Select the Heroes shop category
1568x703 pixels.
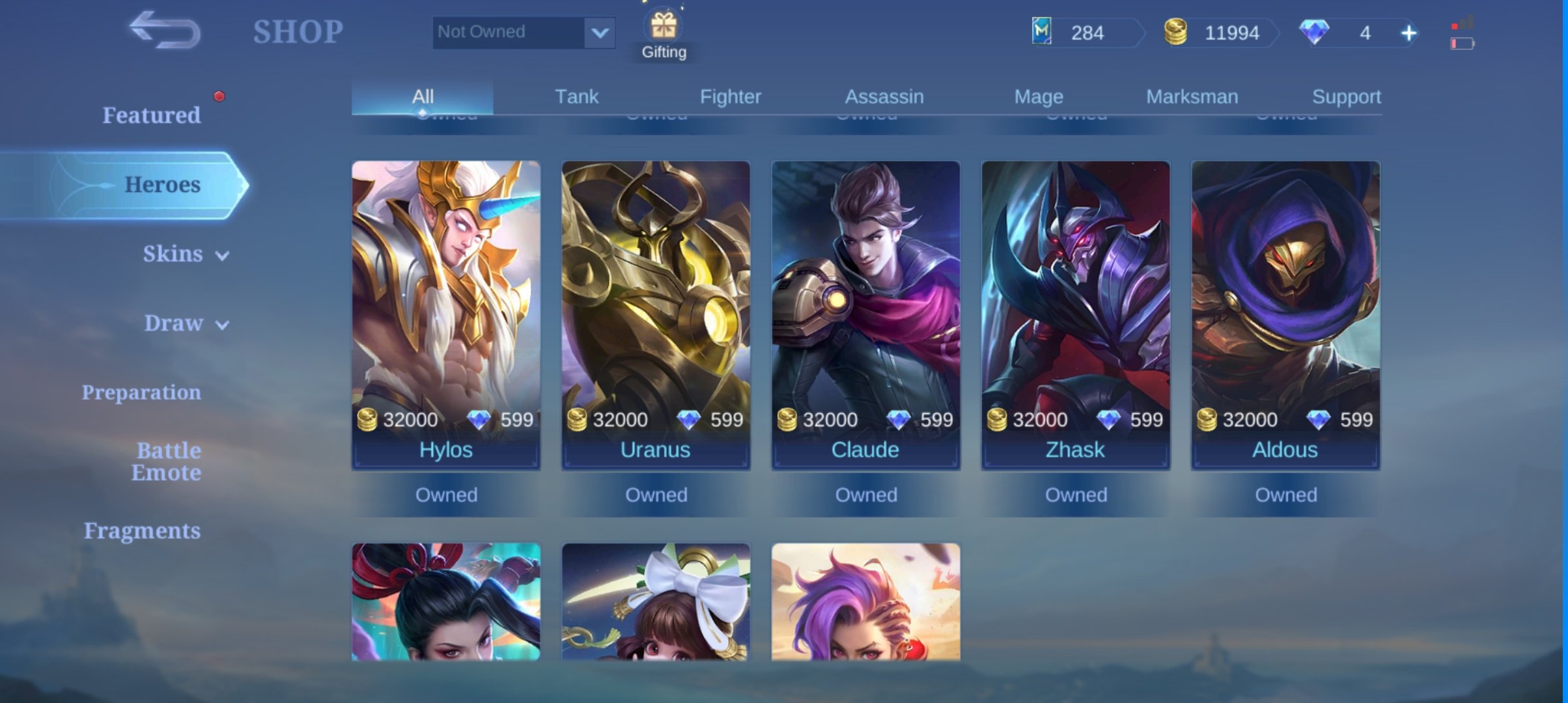click(x=161, y=185)
